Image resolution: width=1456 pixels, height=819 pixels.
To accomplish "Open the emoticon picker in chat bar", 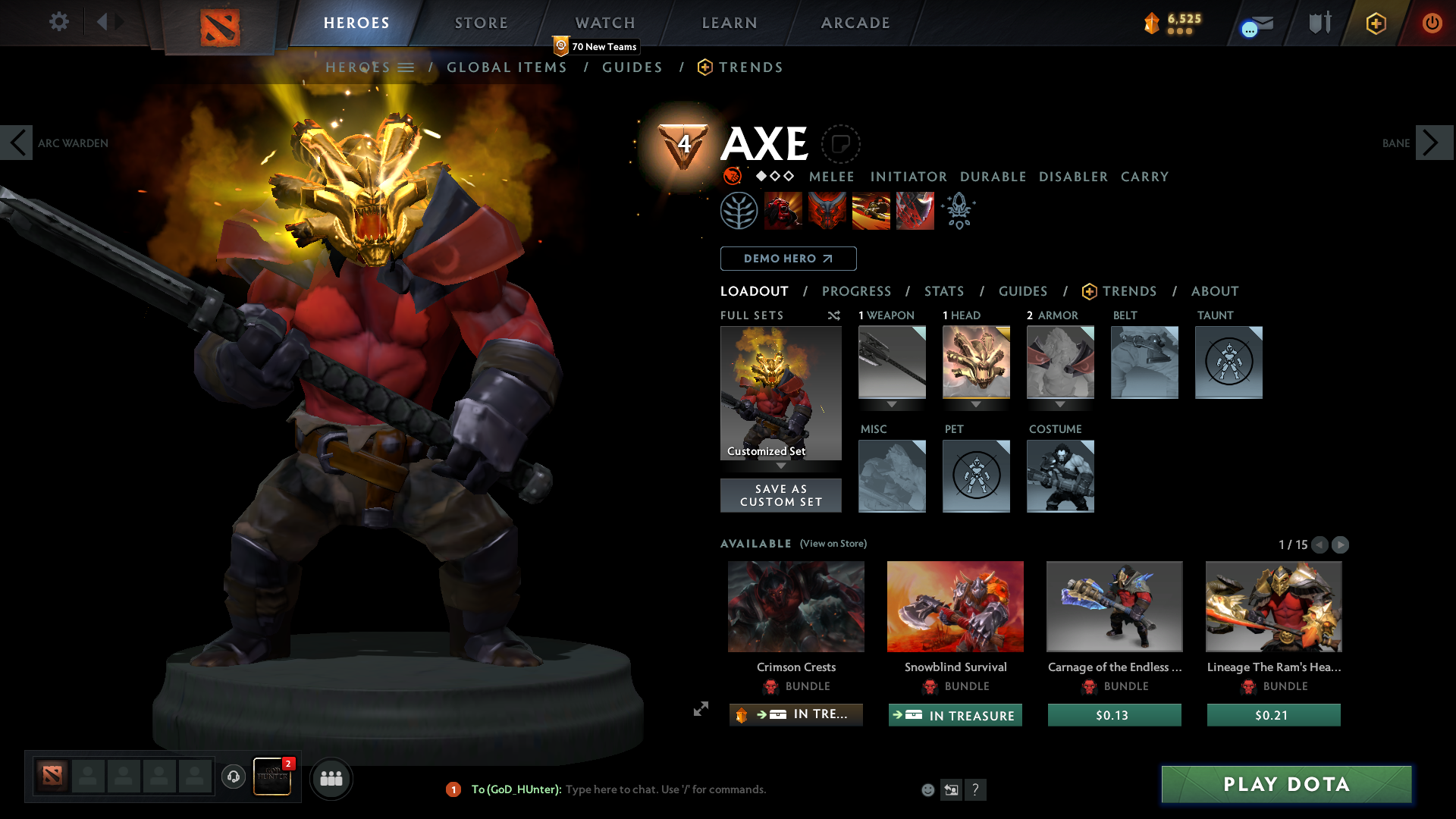I will (x=927, y=789).
